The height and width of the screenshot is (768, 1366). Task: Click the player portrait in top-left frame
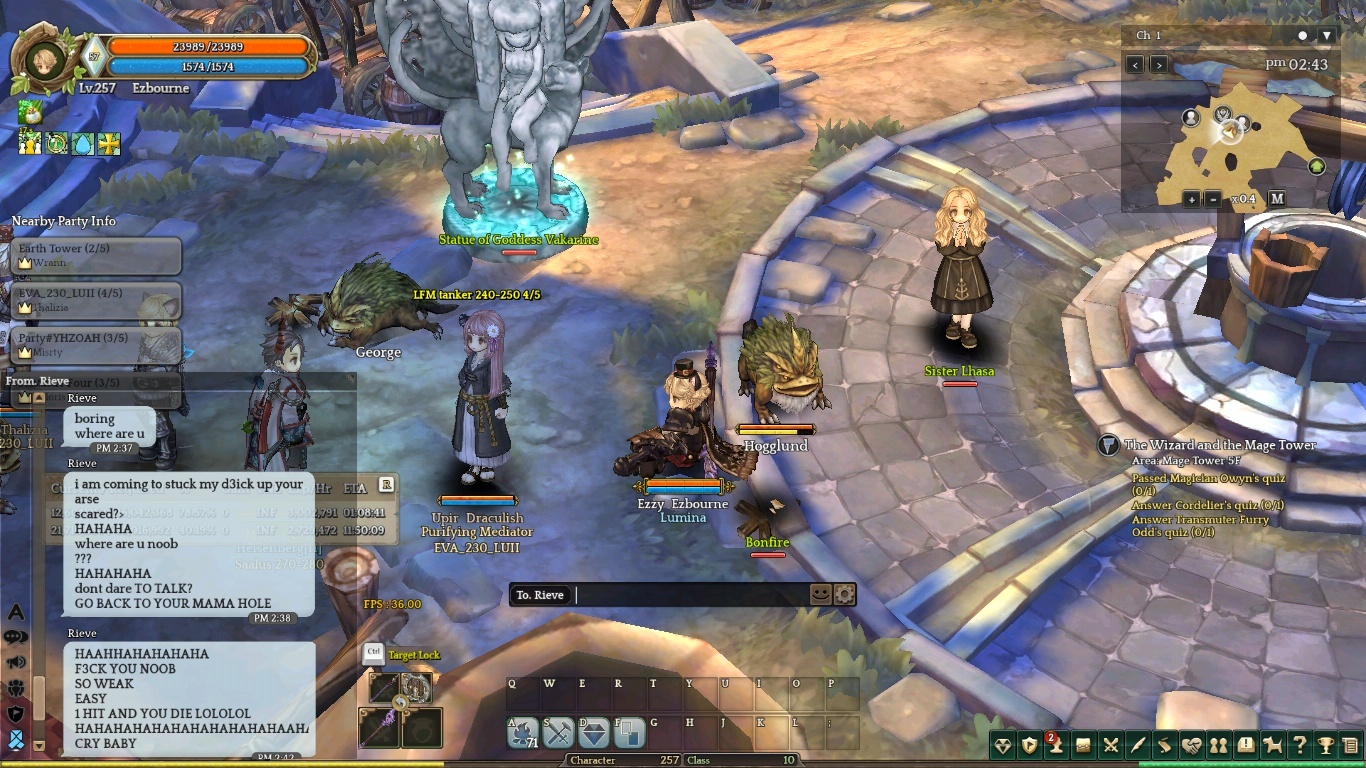43,60
